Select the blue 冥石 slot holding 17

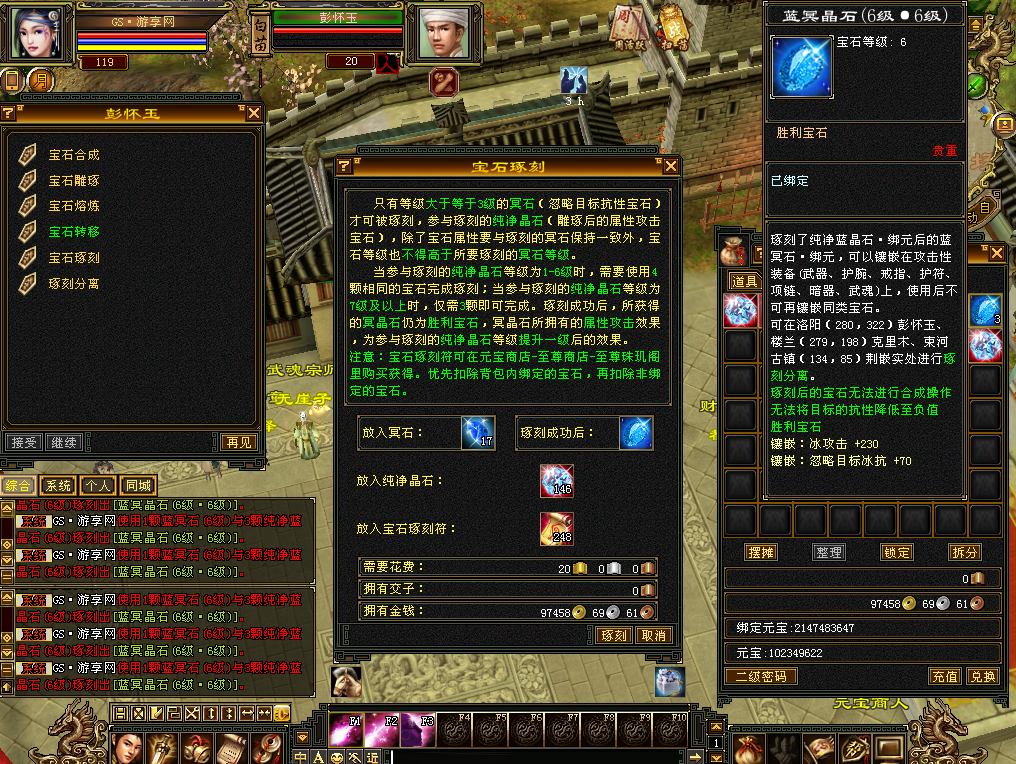click(x=478, y=433)
